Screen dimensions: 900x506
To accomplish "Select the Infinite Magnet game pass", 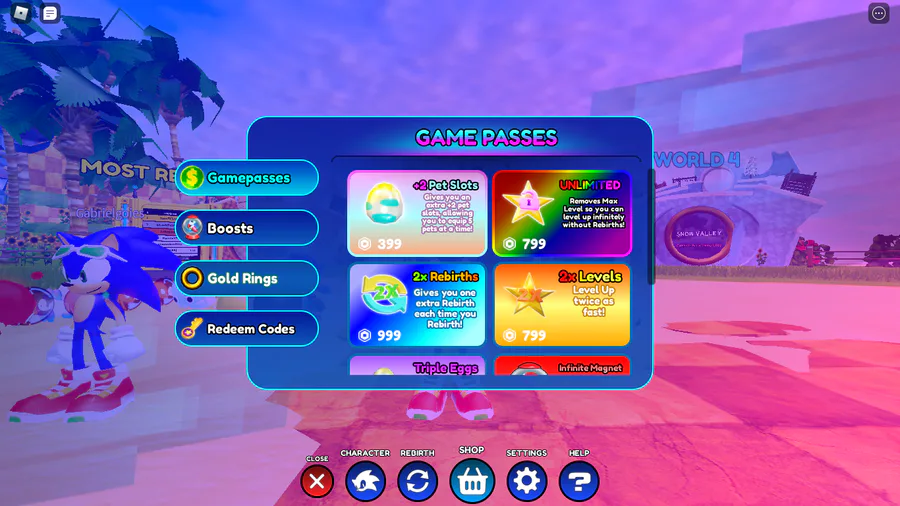I will (562, 367).
